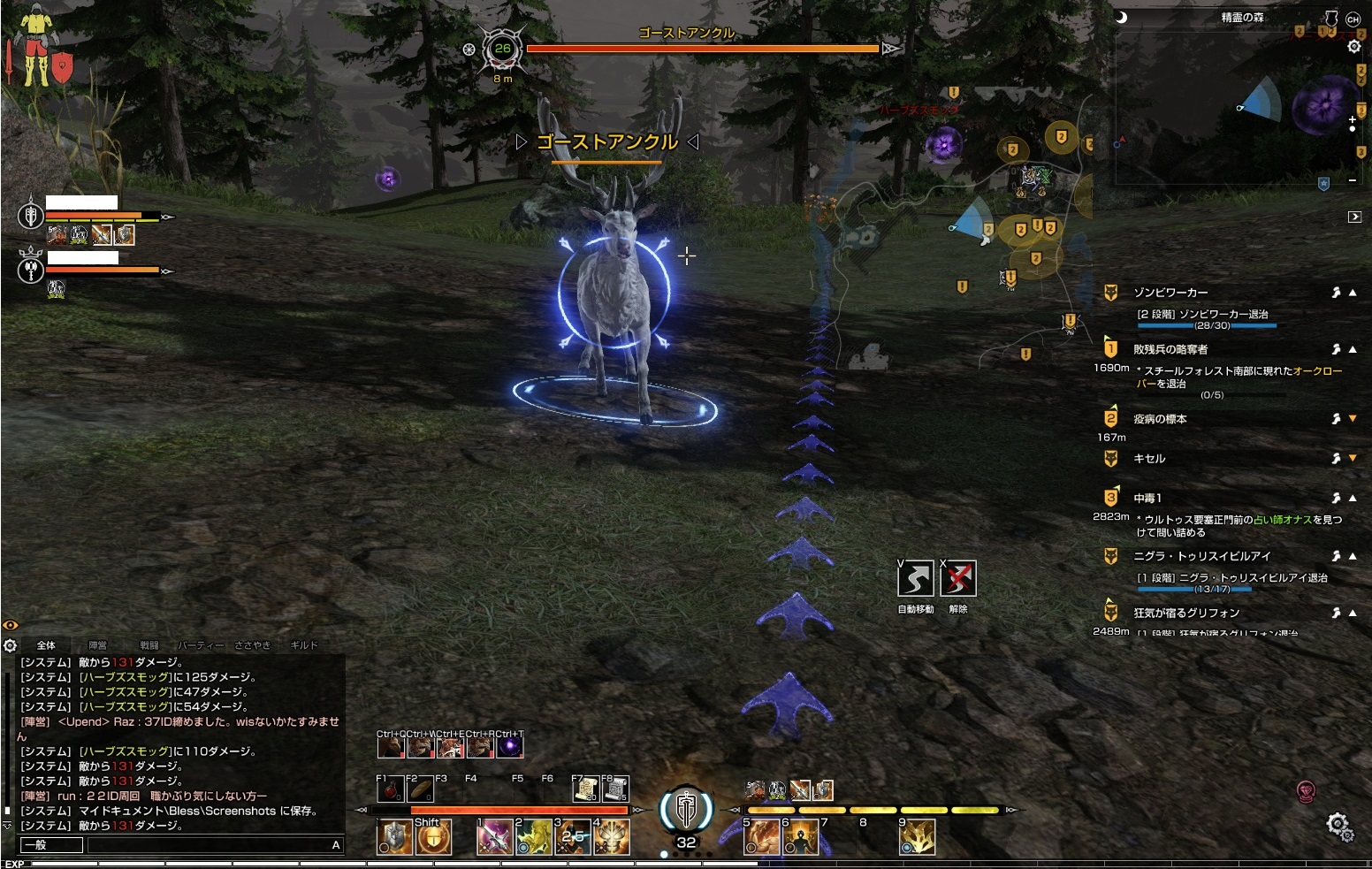Click the 自動移動 auto-move button
The height and width of the screenshot is (869, 1372).
[x=915, y=579]
